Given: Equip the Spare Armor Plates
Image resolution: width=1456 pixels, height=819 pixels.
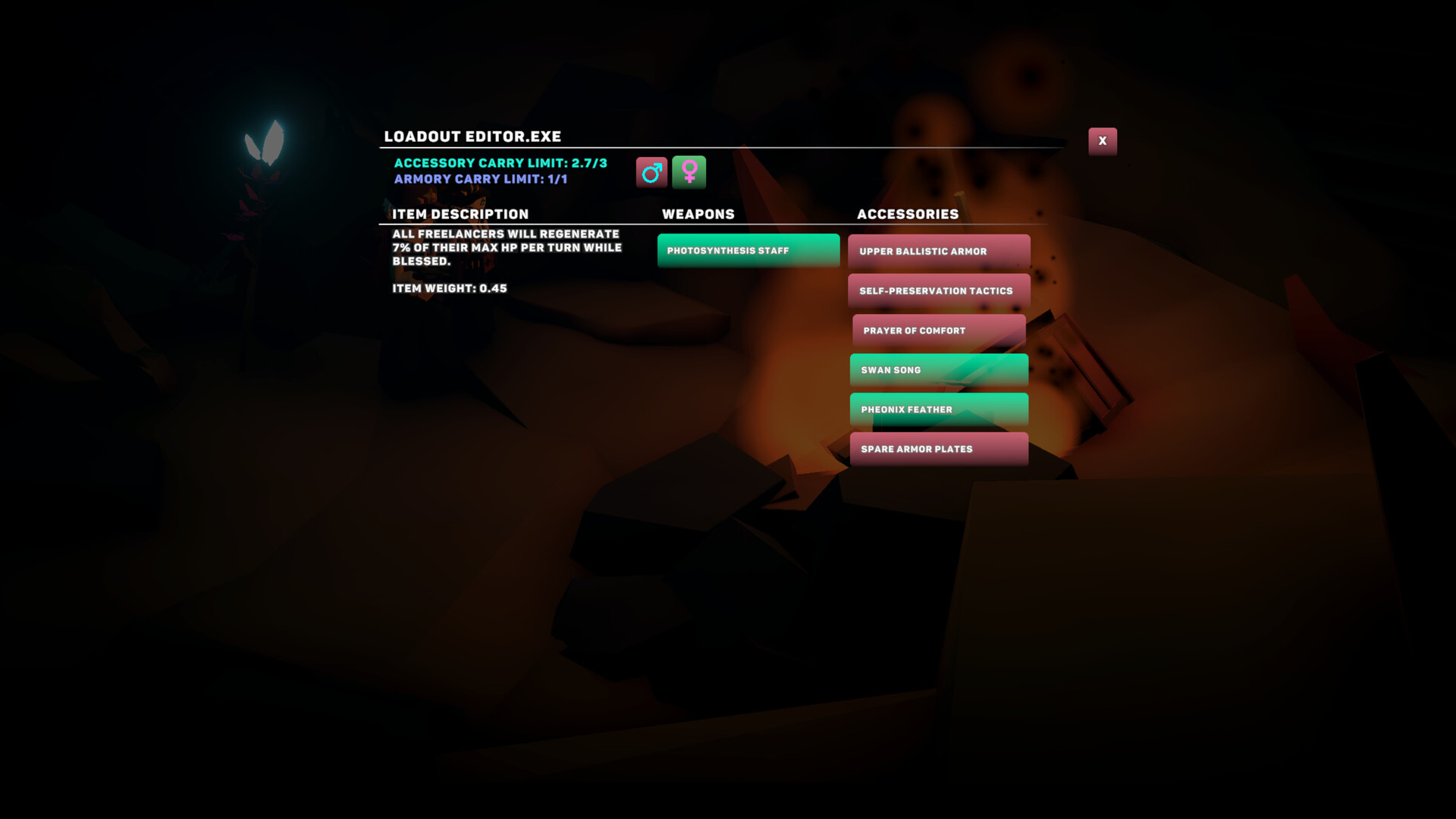Looking at the screenshot, I should click(938, 449).
